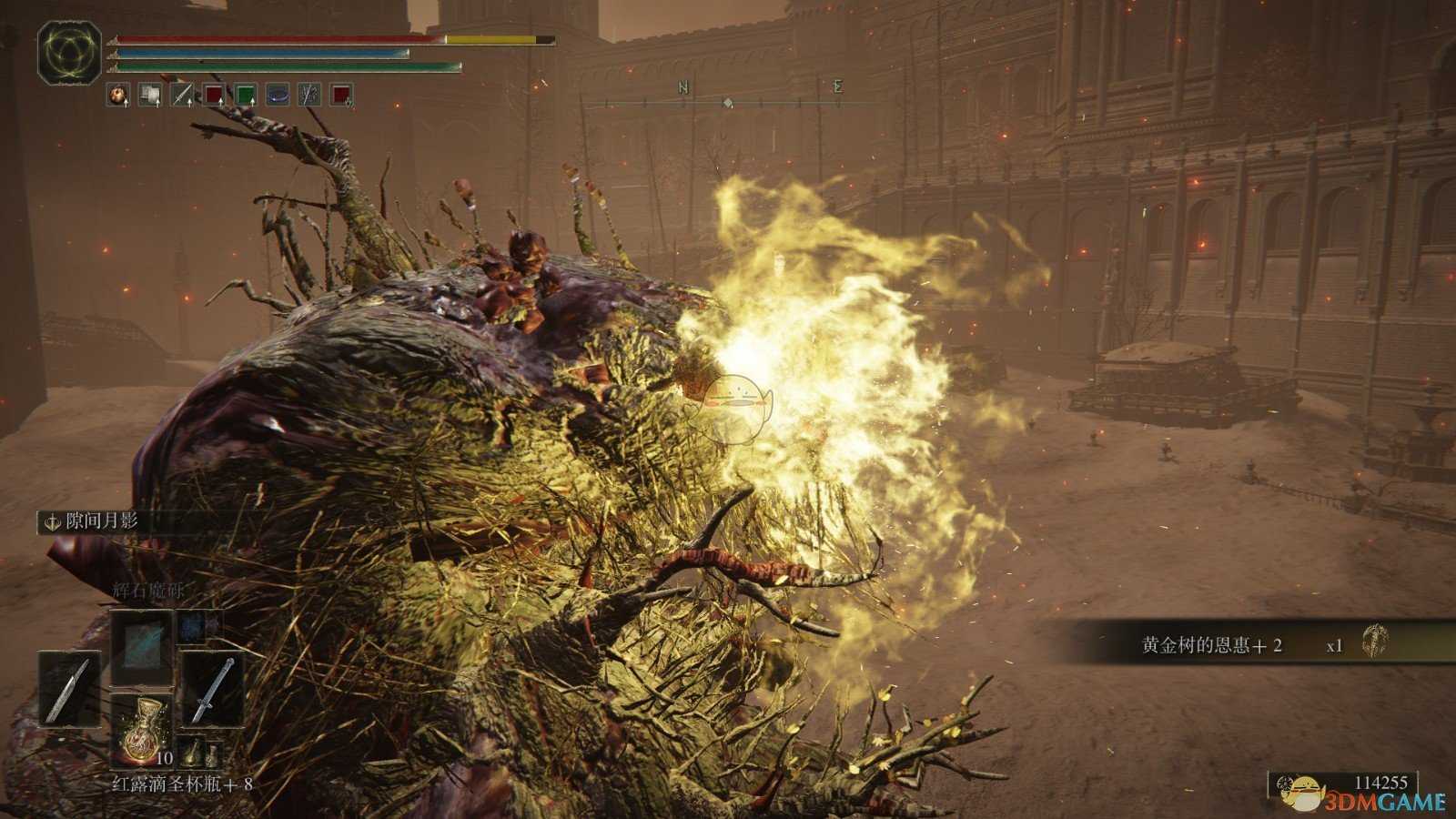Click the blue ring buff icon
1456x819 pixels.
click(277, 96)
